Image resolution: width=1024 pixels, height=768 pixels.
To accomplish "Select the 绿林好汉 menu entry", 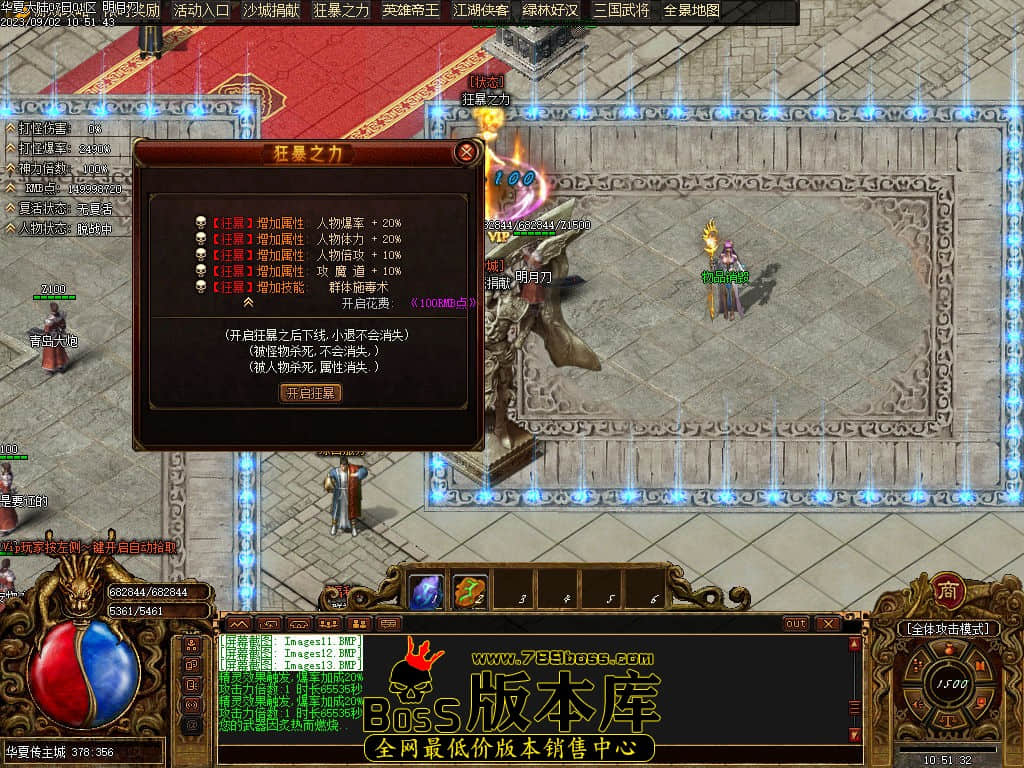I will point(551,11).
